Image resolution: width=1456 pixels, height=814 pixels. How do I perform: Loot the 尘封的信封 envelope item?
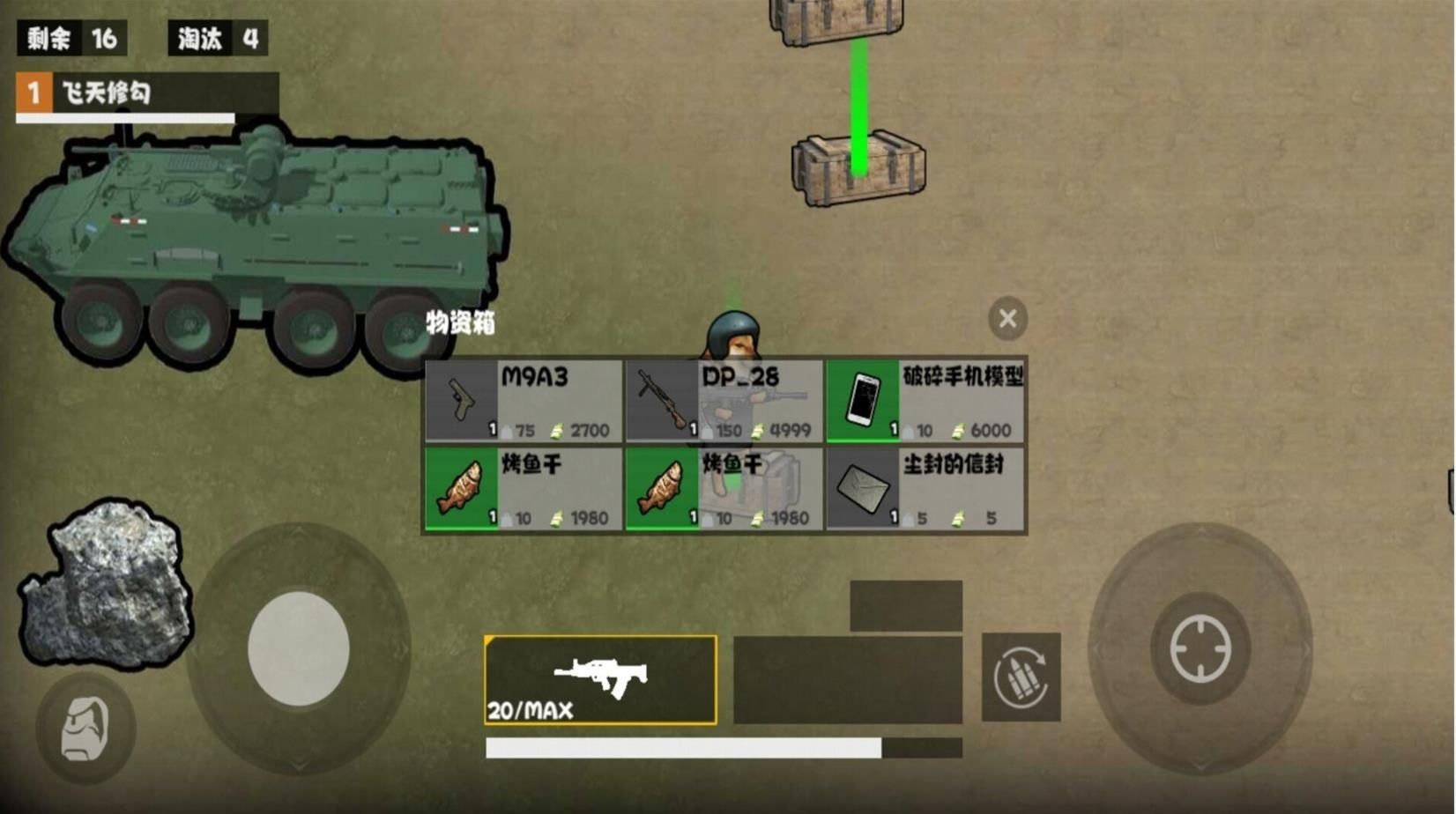925,489
